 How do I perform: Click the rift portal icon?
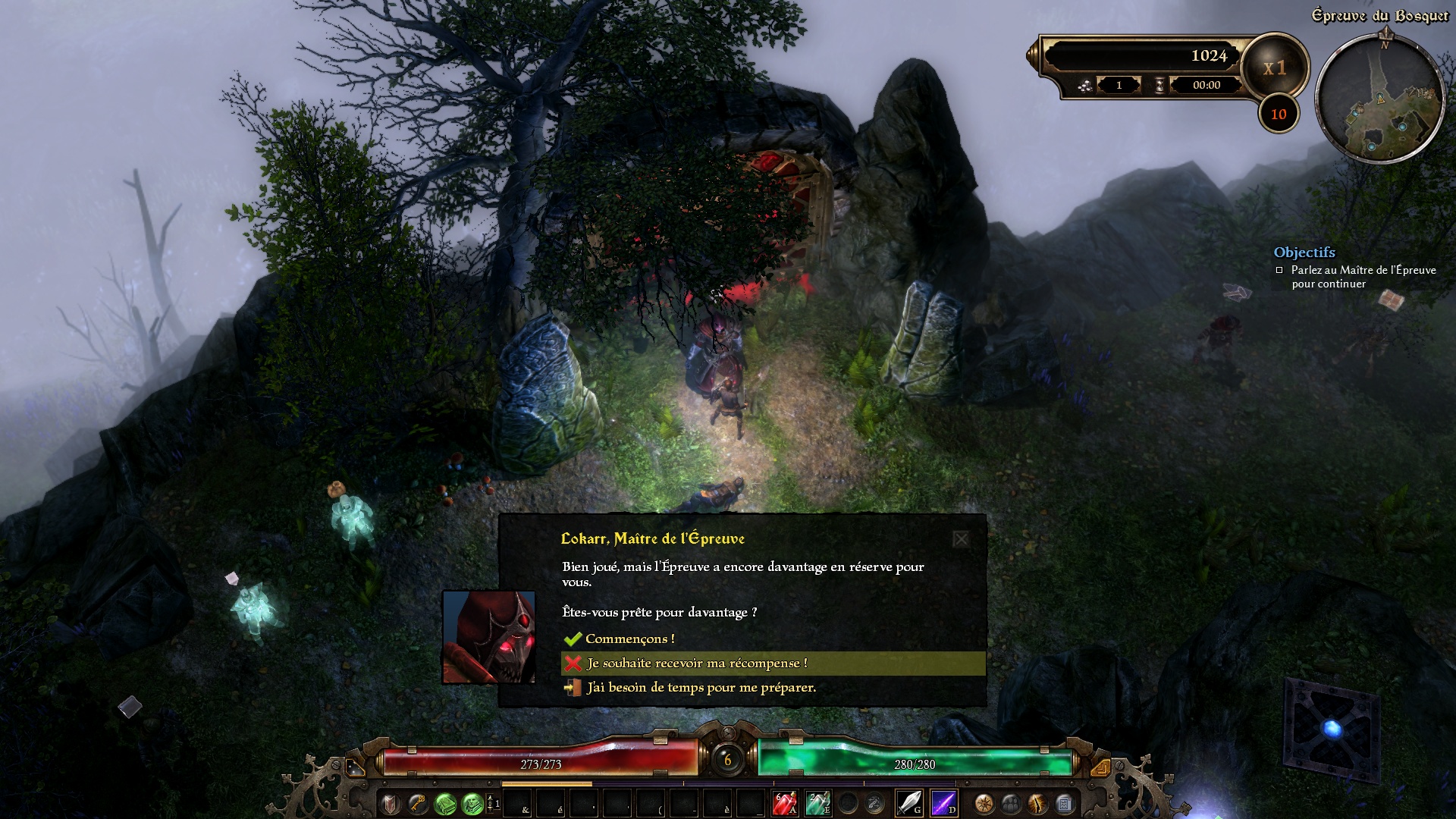pyautogui.click(x=1037, y=802)
